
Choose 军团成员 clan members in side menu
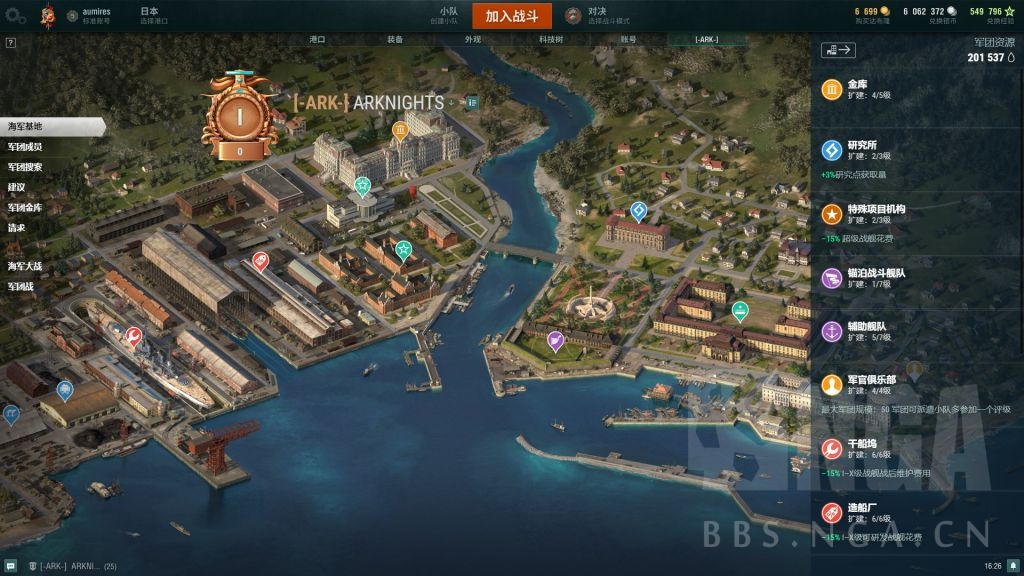[25, 147]
